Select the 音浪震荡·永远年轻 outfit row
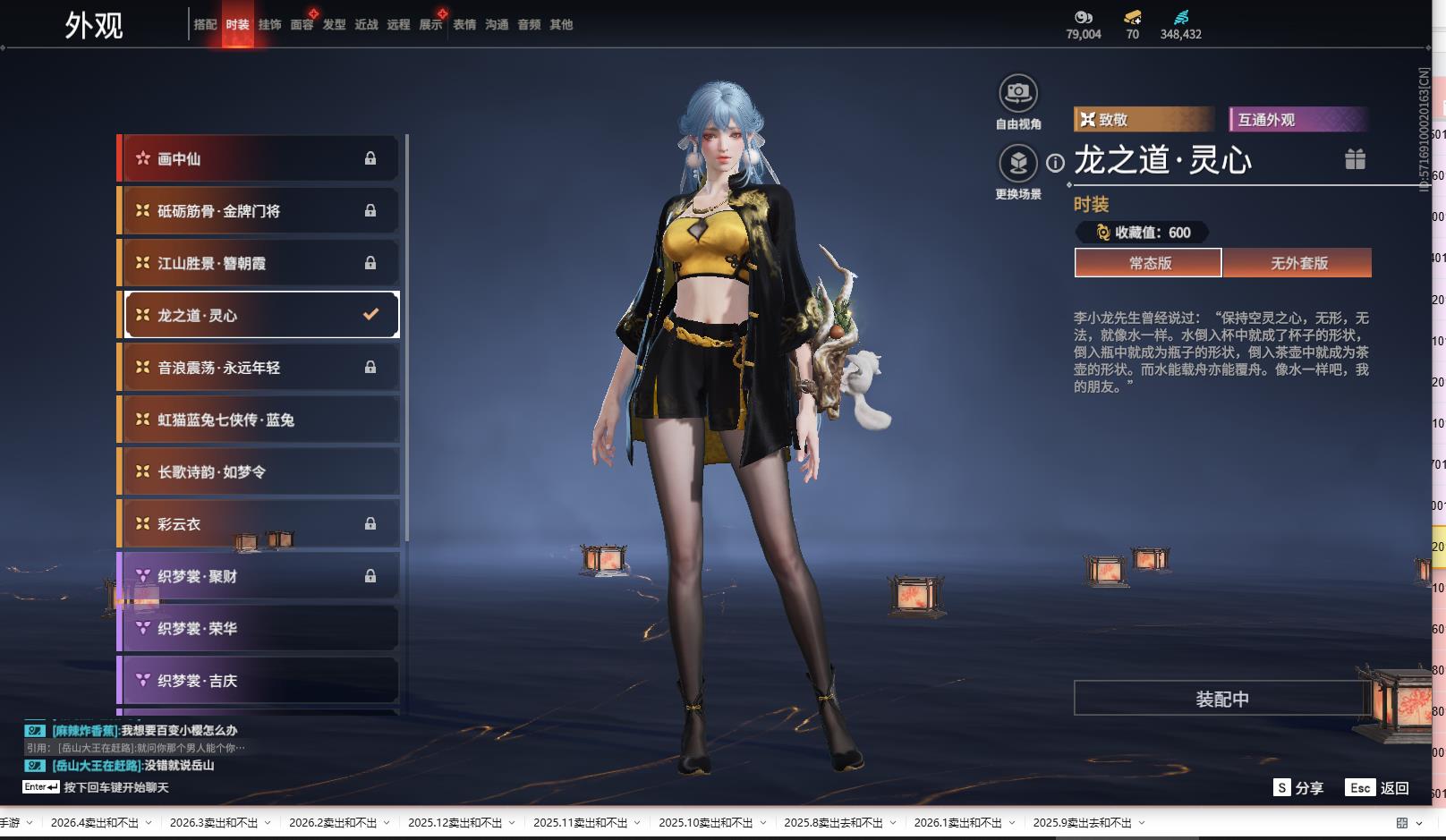The image size is (1446, 840). tap(258, 368)
